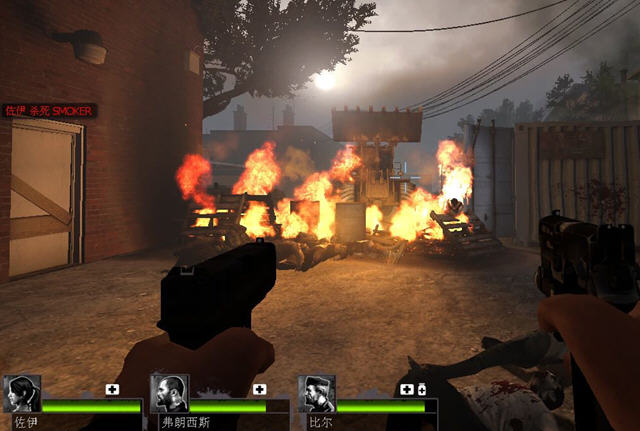Select Bill's (比尔) survivor portrait
The image size is (640, 431).
317,393
